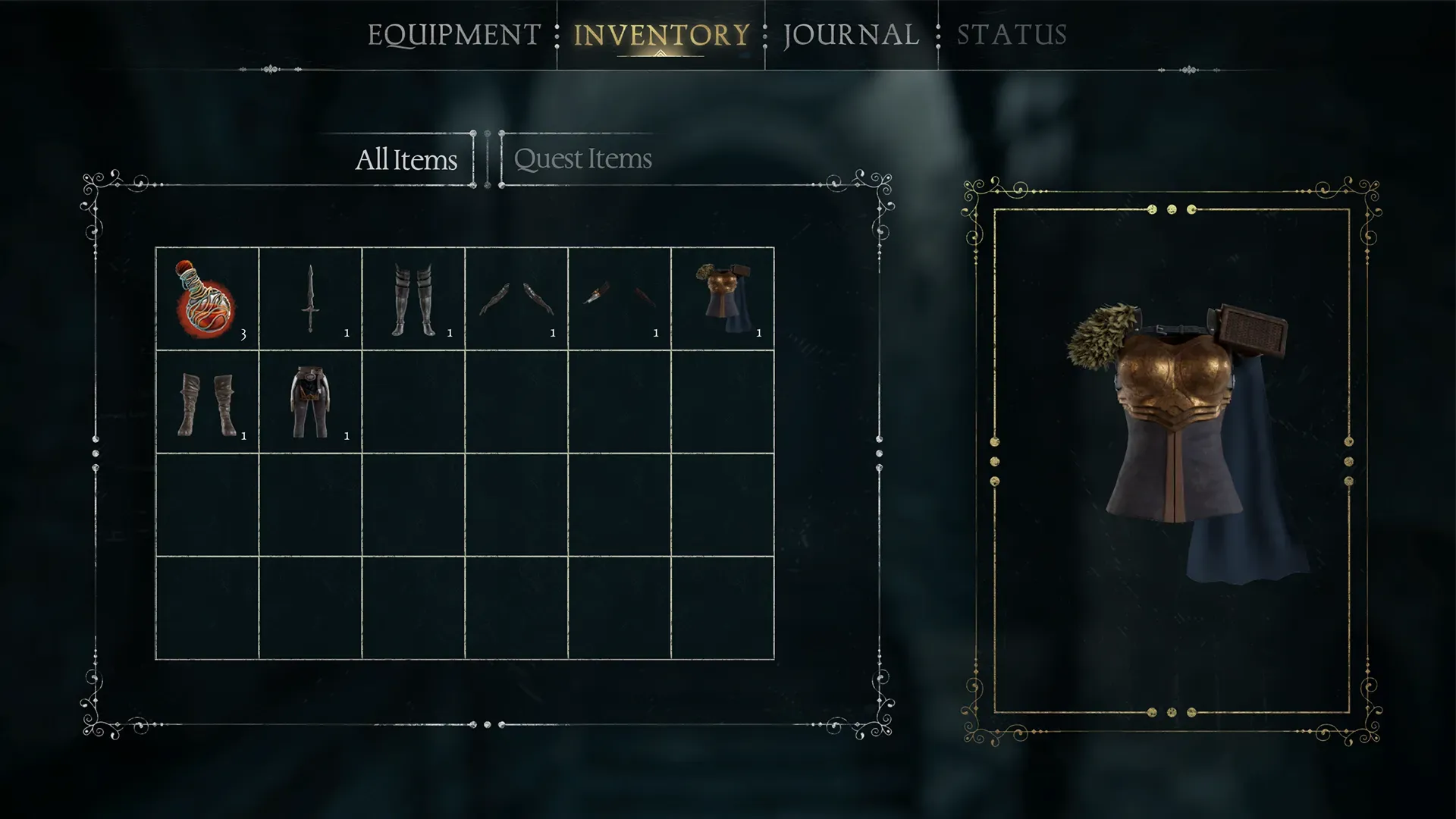1456x819 pixels.
Task: Click the stack count on the potion
Action: click(x=244, y=332)
